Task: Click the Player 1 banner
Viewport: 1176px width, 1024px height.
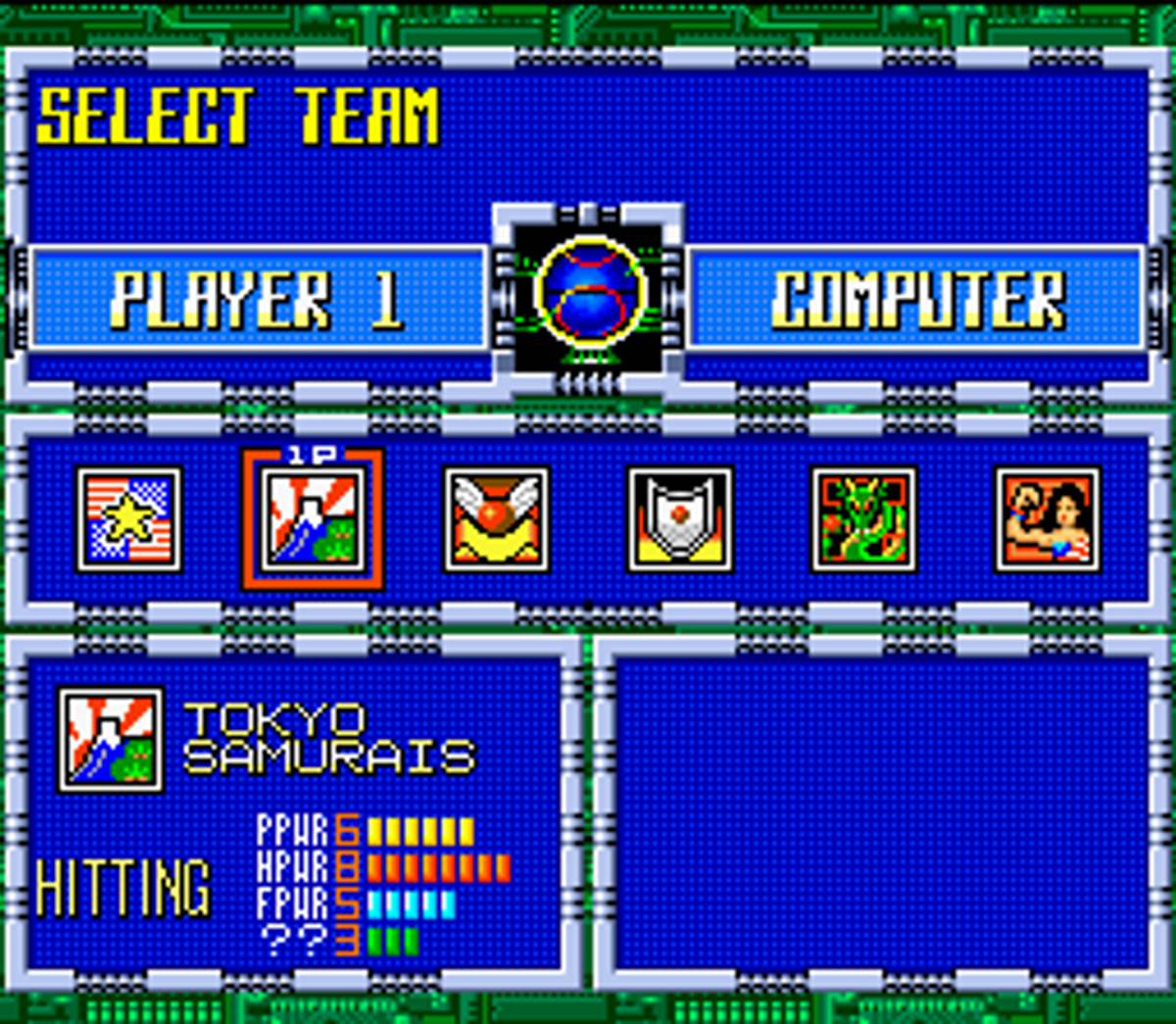Action: click(258, 298)
